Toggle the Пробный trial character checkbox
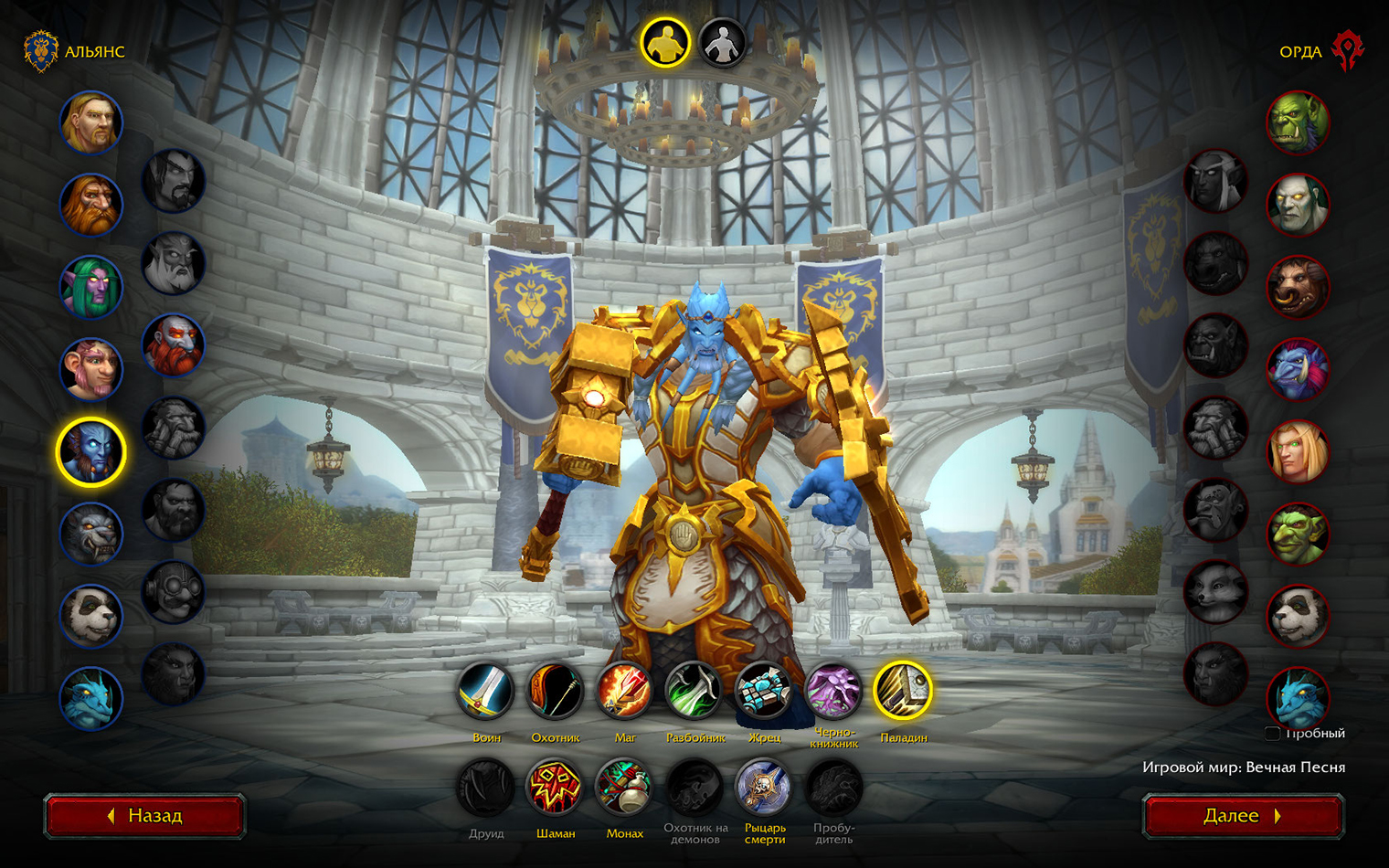 tap(1272, 734)
